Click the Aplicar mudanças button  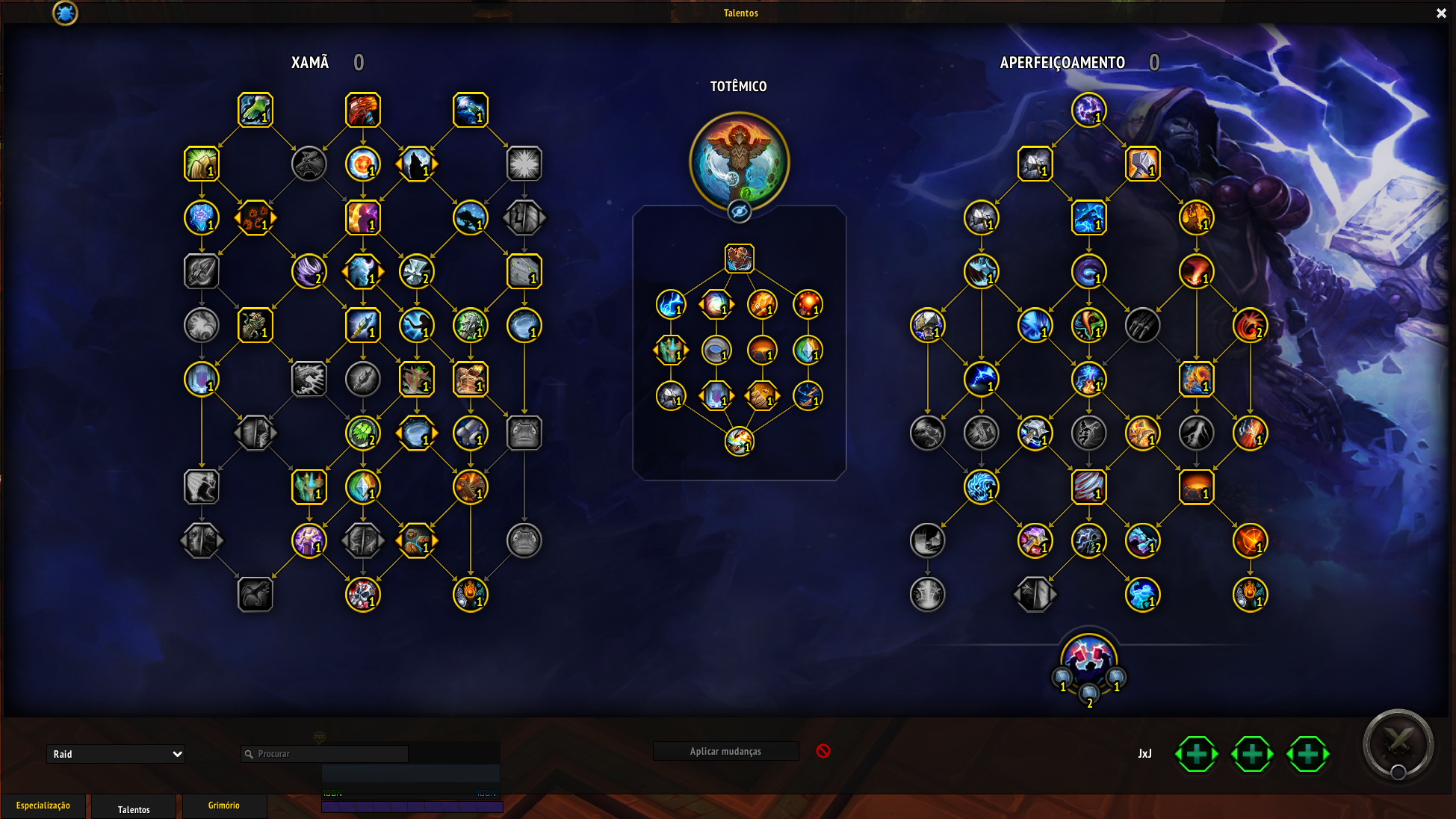(725, 752)
